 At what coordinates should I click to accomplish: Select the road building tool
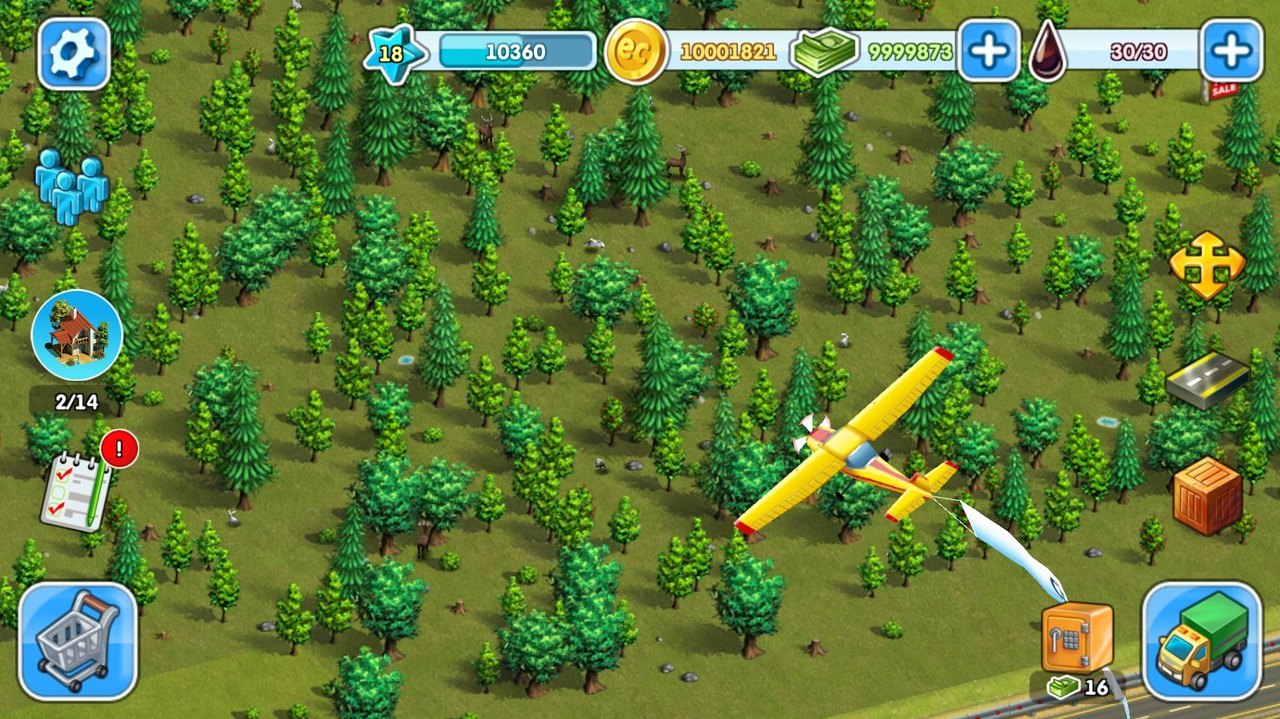[1208, 379]
